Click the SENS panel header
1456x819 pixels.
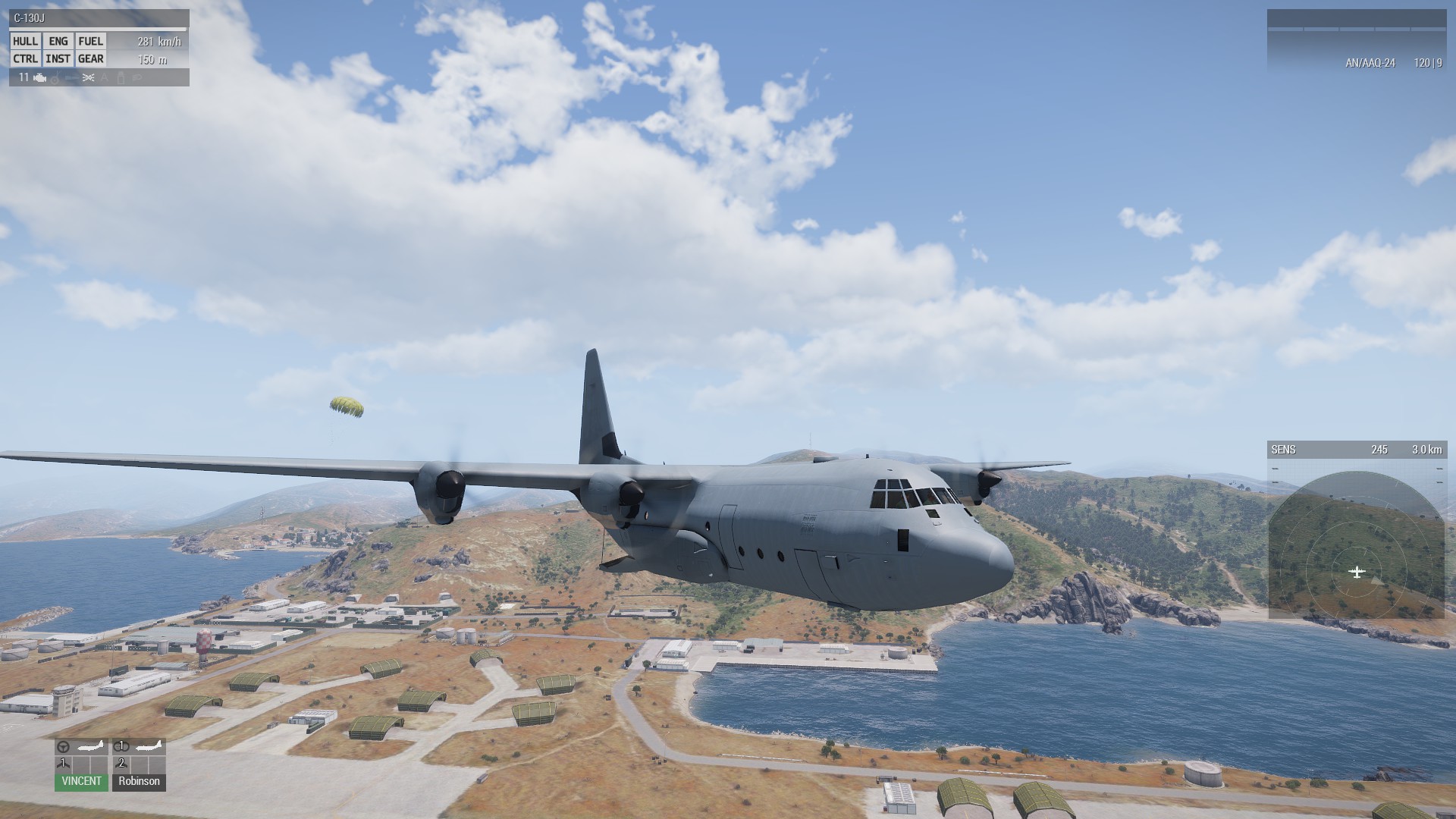1283,450
